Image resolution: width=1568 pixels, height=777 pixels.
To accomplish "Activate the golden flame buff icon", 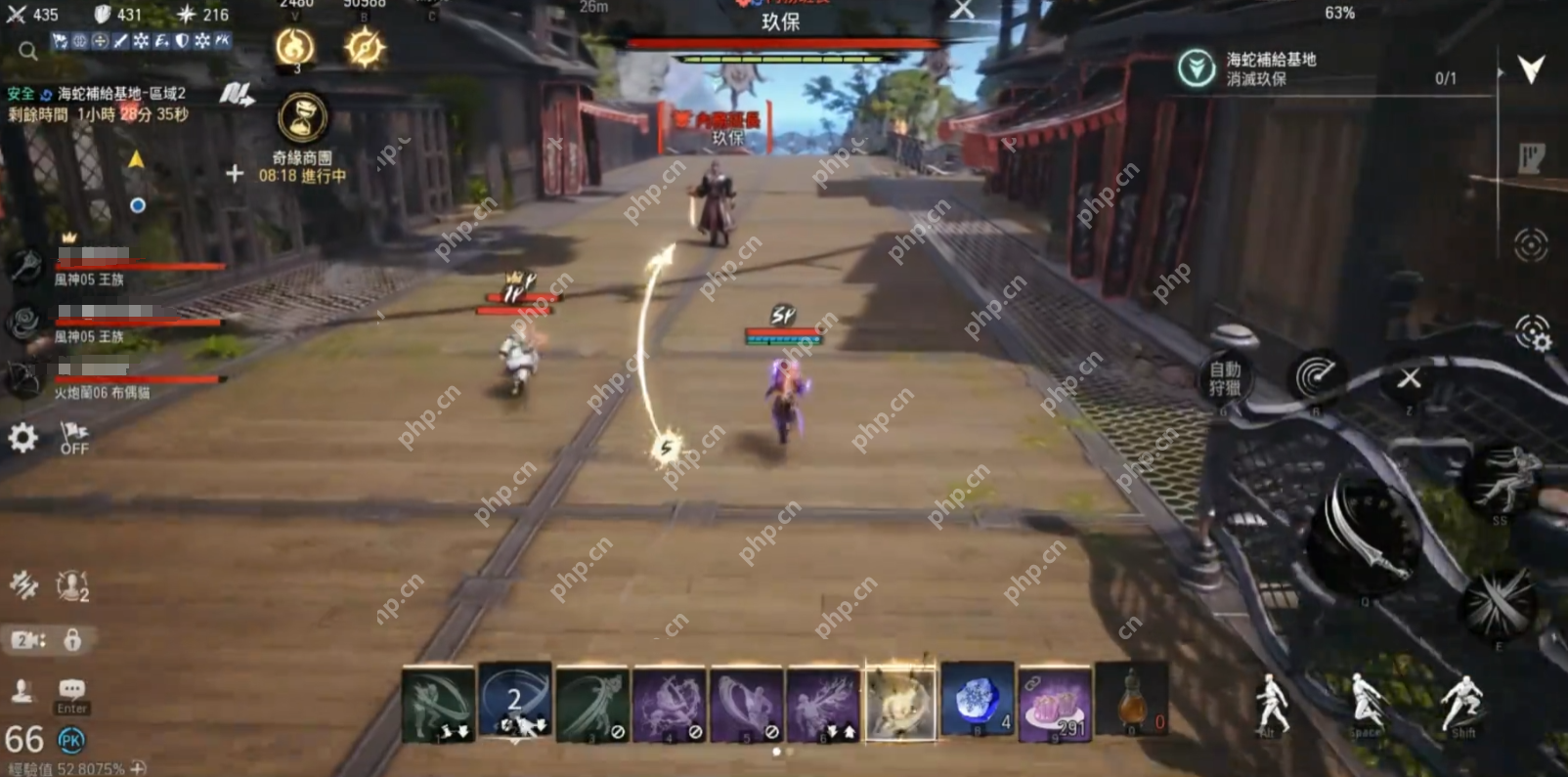I will pyautogui.click(x=295, y=47).
